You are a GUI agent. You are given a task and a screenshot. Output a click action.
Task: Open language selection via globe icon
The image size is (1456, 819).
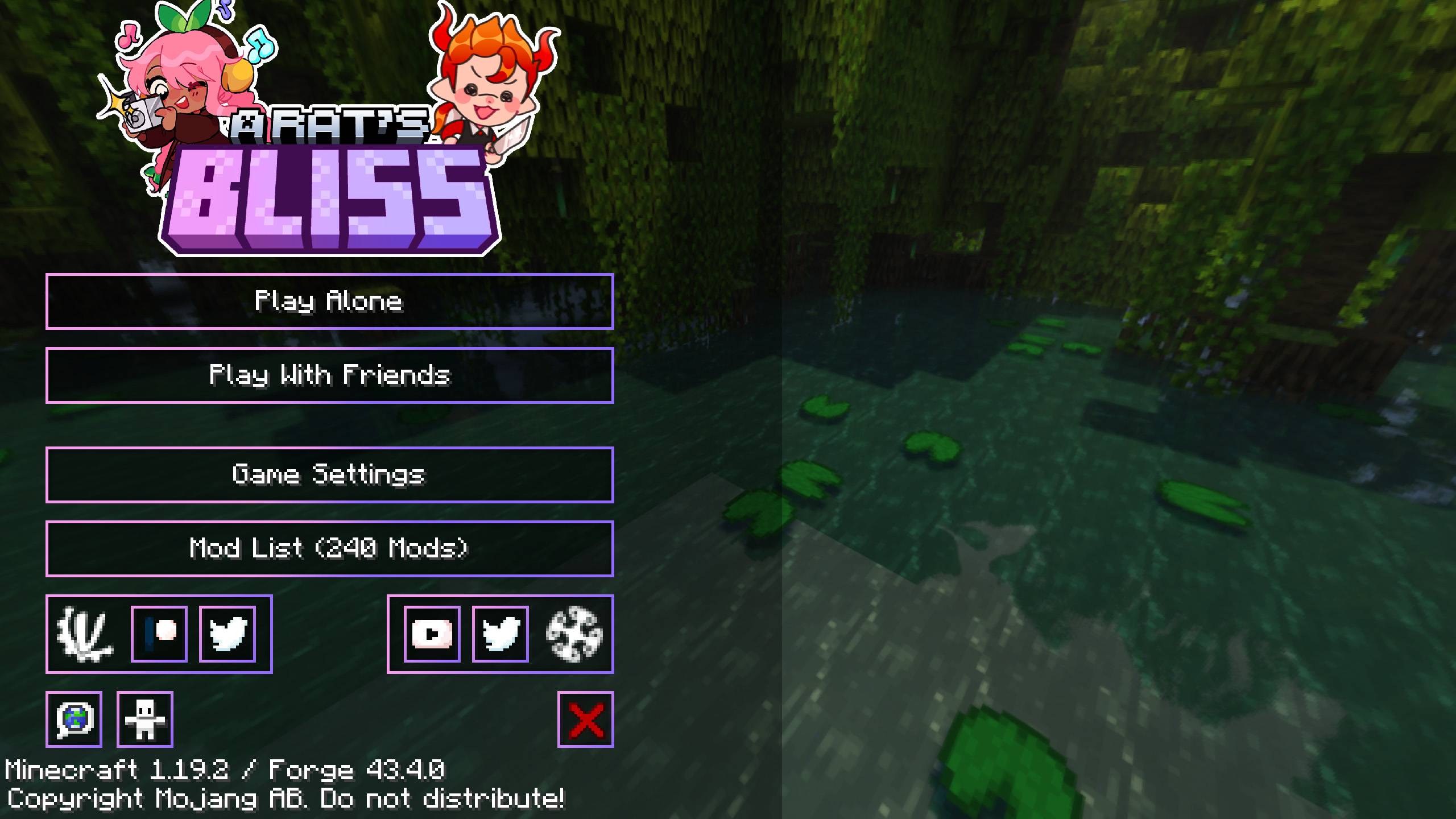click(x=75, y=718)
